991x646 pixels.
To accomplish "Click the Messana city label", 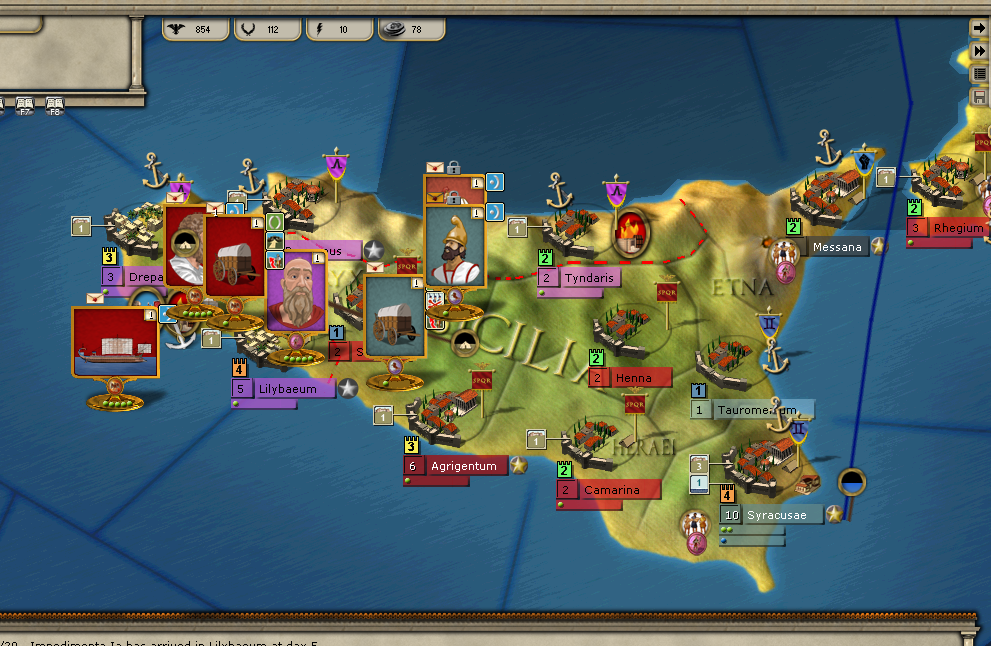I will pyautogui.click(x=836, y=247).
